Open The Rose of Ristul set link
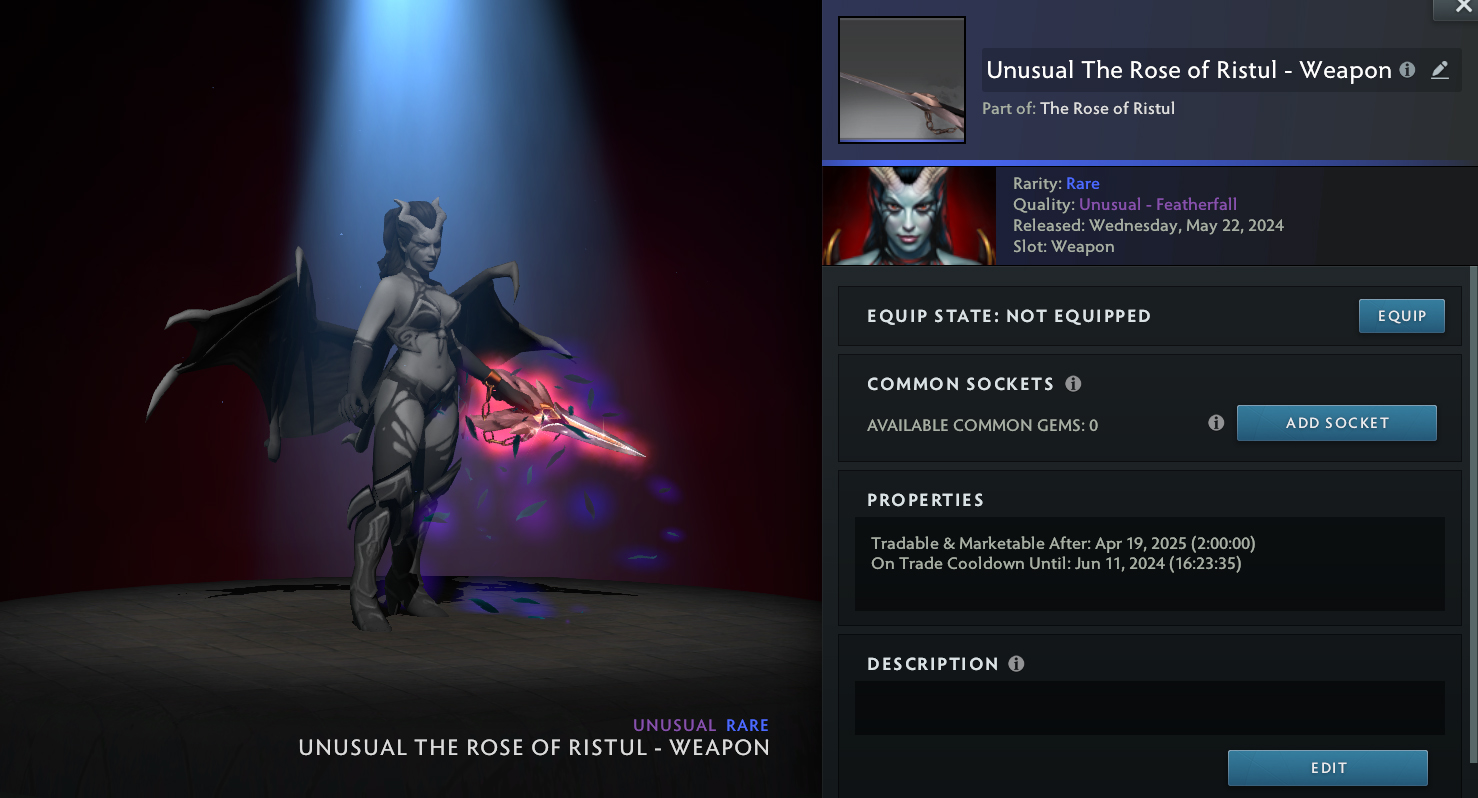1478x798 pixels. click(1107, 108)
